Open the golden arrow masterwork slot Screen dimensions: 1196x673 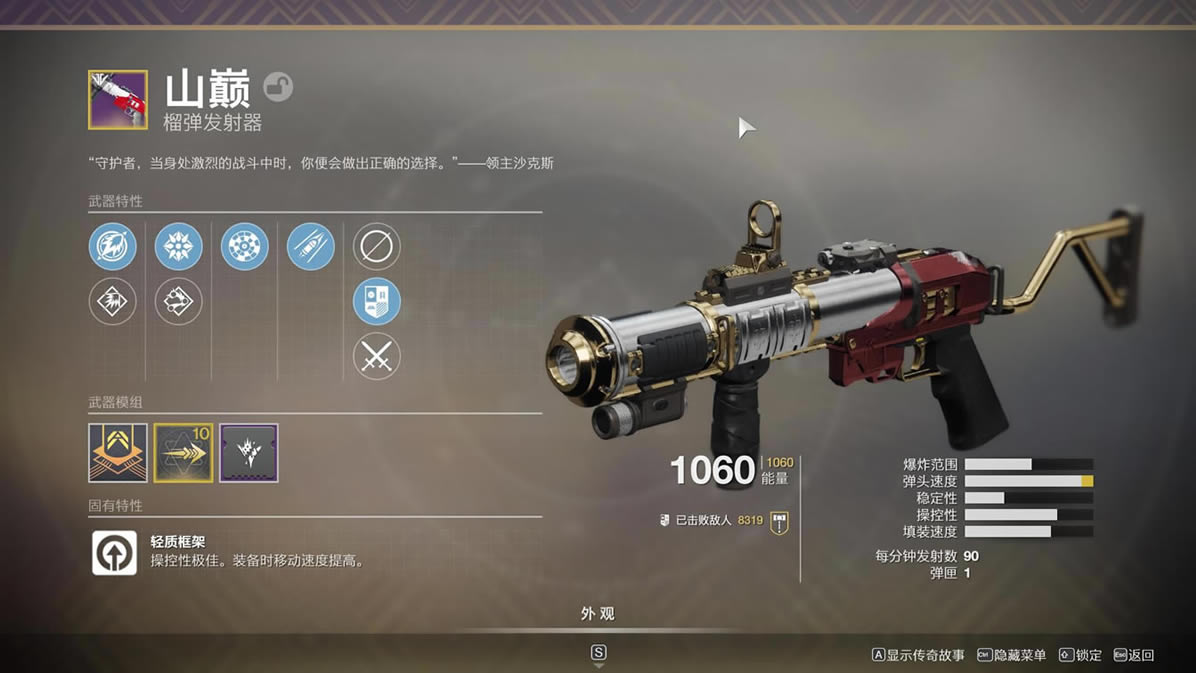(184, 453)
